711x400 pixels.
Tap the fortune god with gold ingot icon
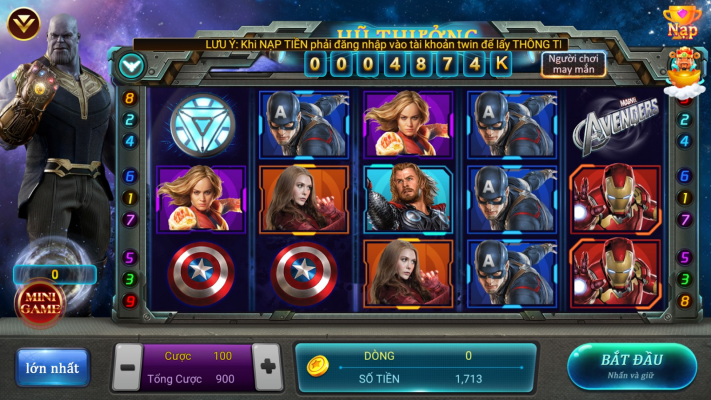click(686, 68)
